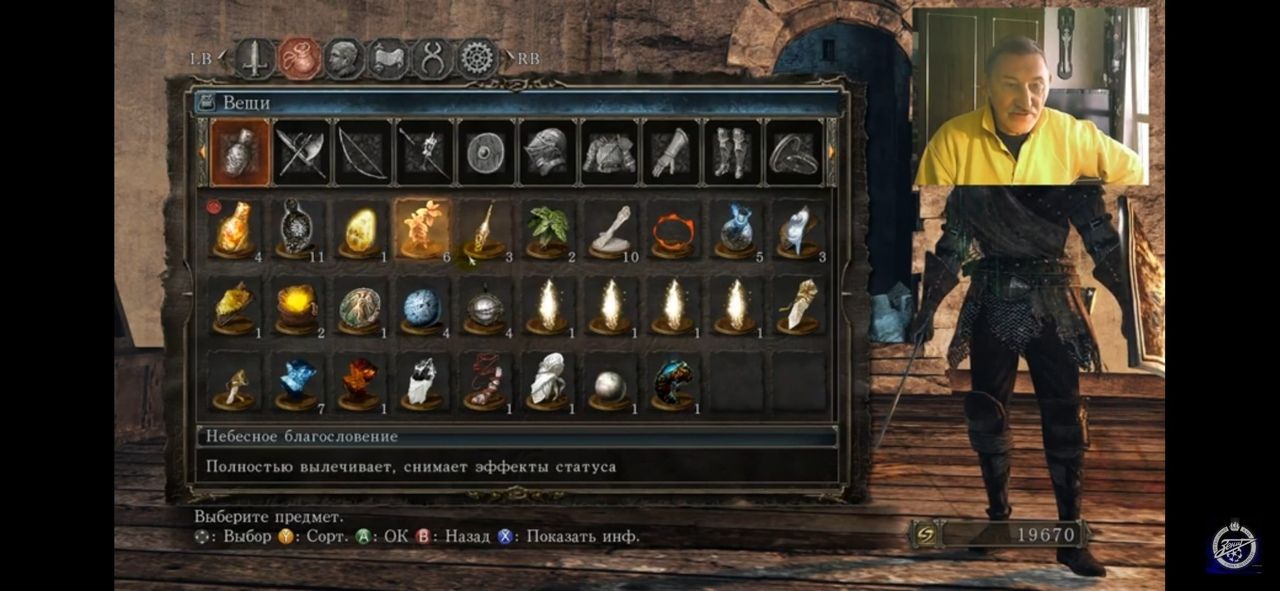Select the highlighted Divine Blessing item
The width and height of the screenshot is (1280, 591).
(x=423, y=229)
